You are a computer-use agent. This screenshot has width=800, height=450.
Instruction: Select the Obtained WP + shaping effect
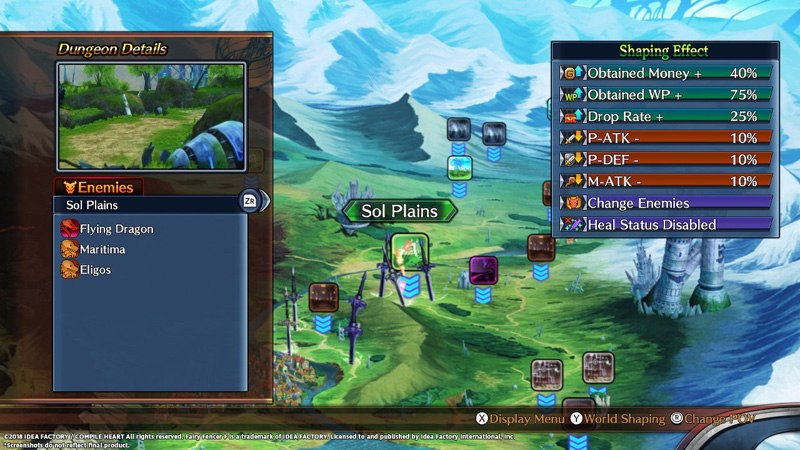(665, 94)
